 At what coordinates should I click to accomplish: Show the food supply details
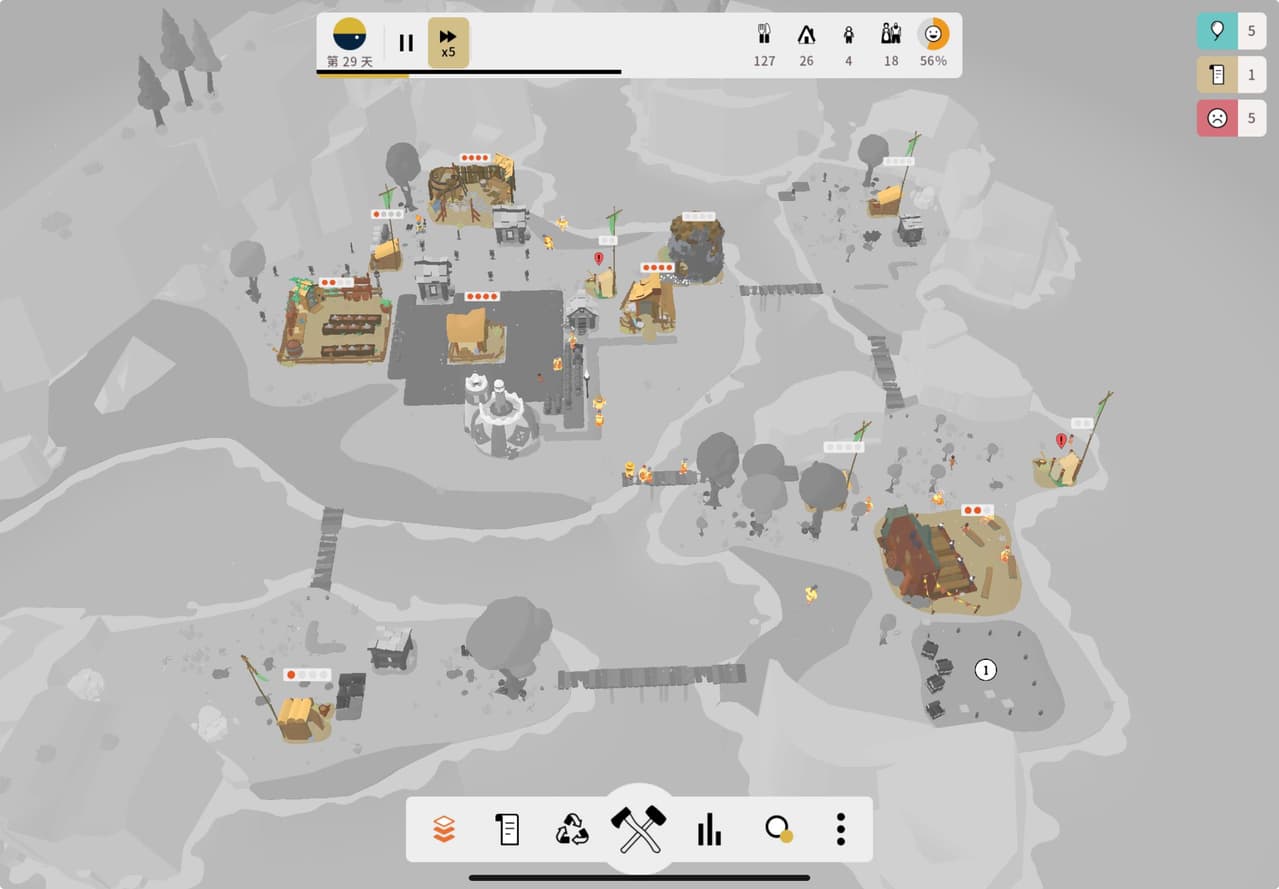click(764, 43)
